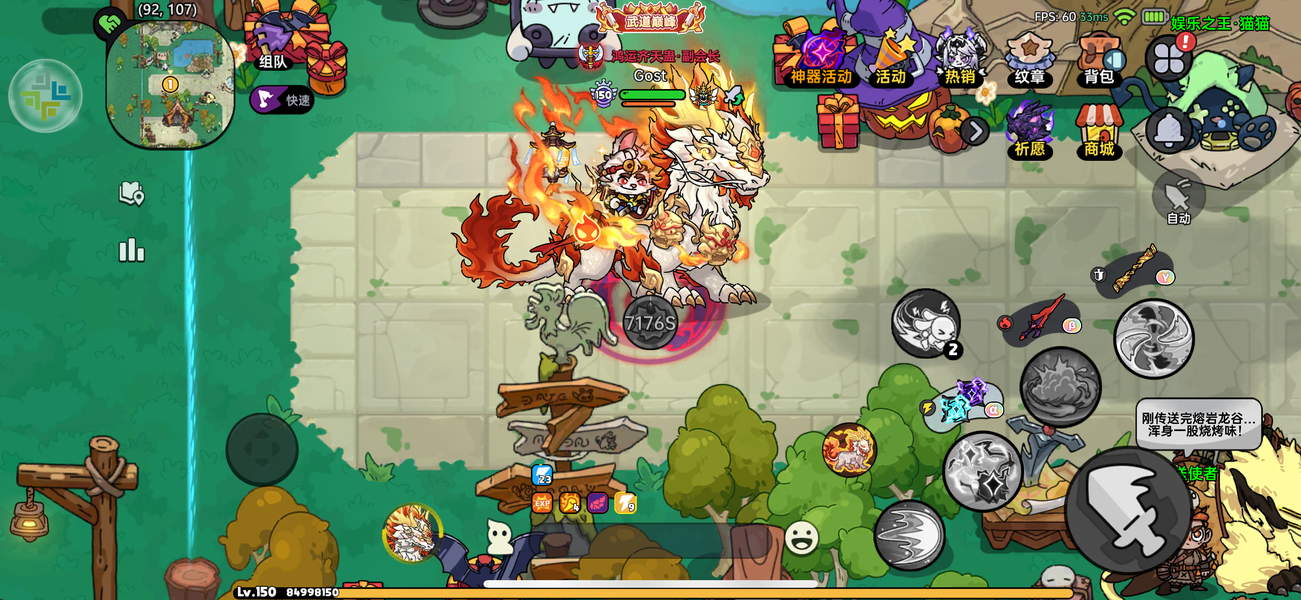Image resolution: width=1301 pixels, height=600 pixels.
Task: Open the bell notifications
Action: [x=1168, y=130]
